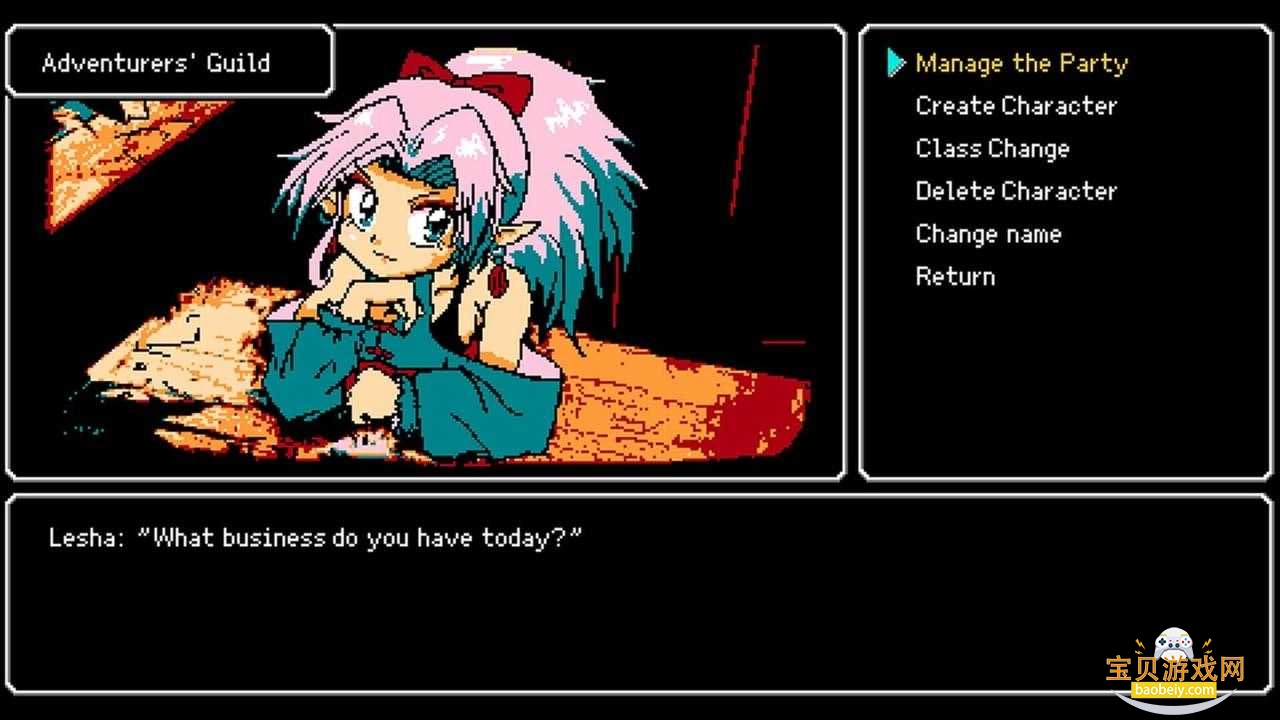Viewport: 1280px width, 720px height.
Task: Click Return to leave the guild
Action: click(955, 277)
